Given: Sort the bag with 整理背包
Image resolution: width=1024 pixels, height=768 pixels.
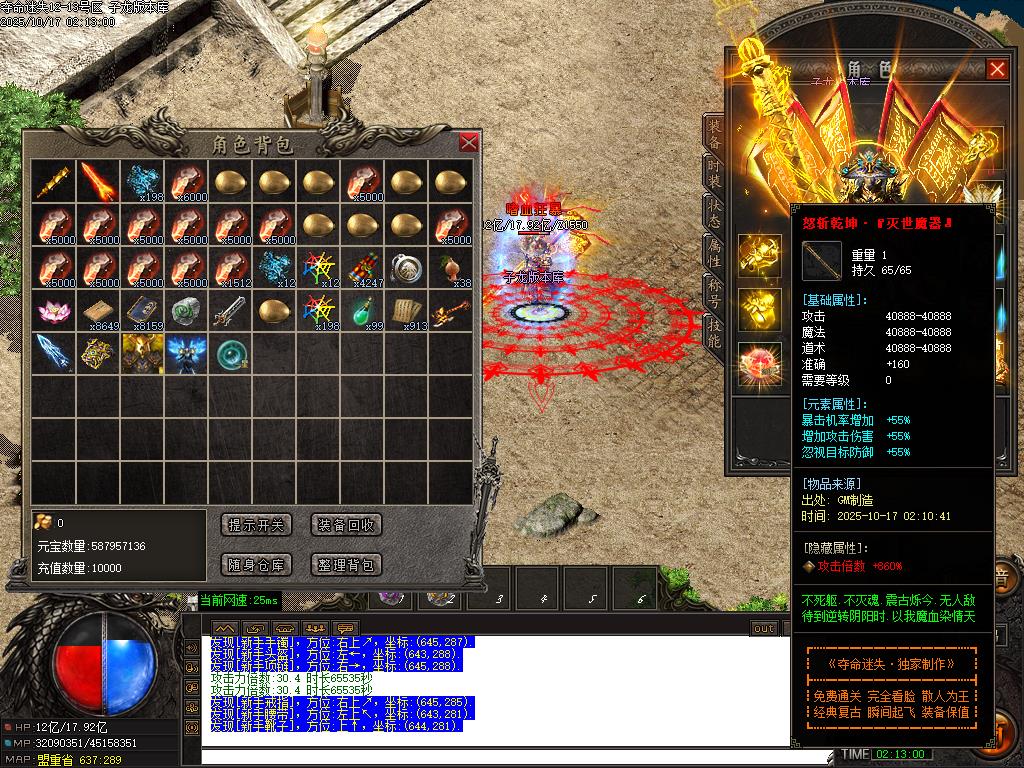Looking at the screenshot, I should [x=347, y=565].
